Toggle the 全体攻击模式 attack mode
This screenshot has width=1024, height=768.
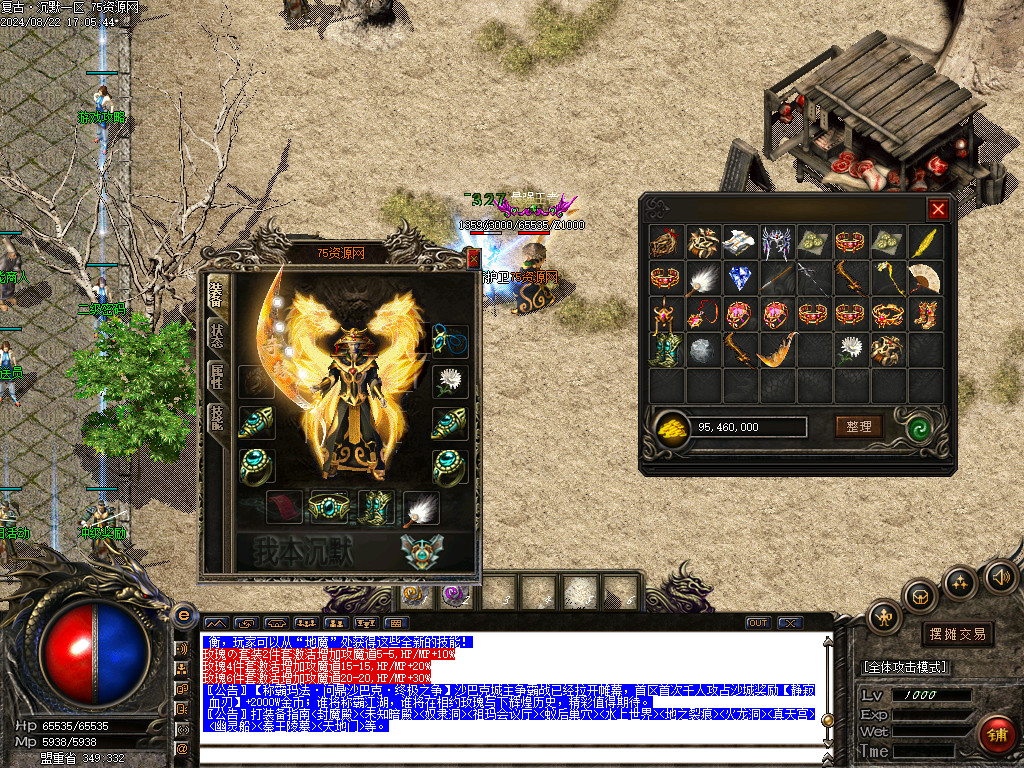click(x=905, y=667)
